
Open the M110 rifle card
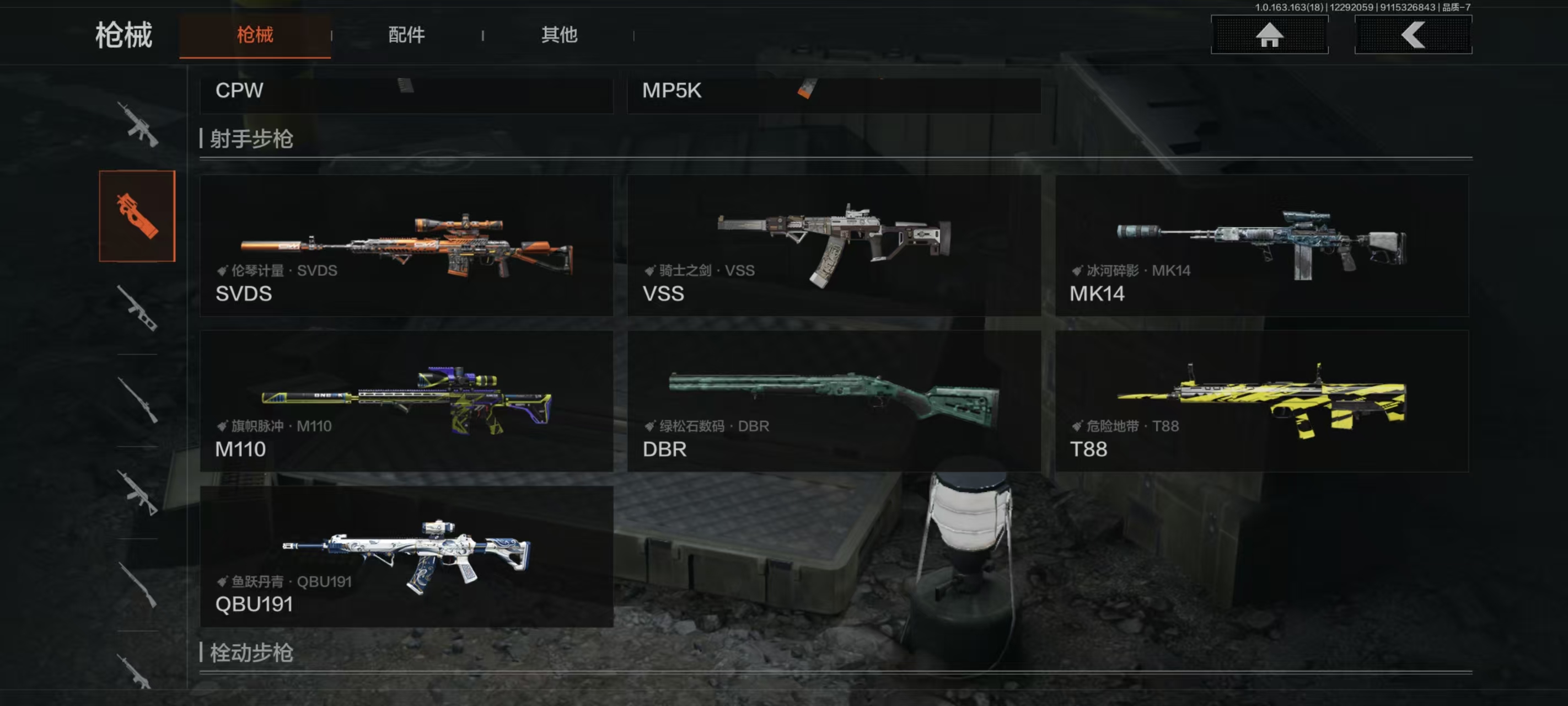[406, 401]
